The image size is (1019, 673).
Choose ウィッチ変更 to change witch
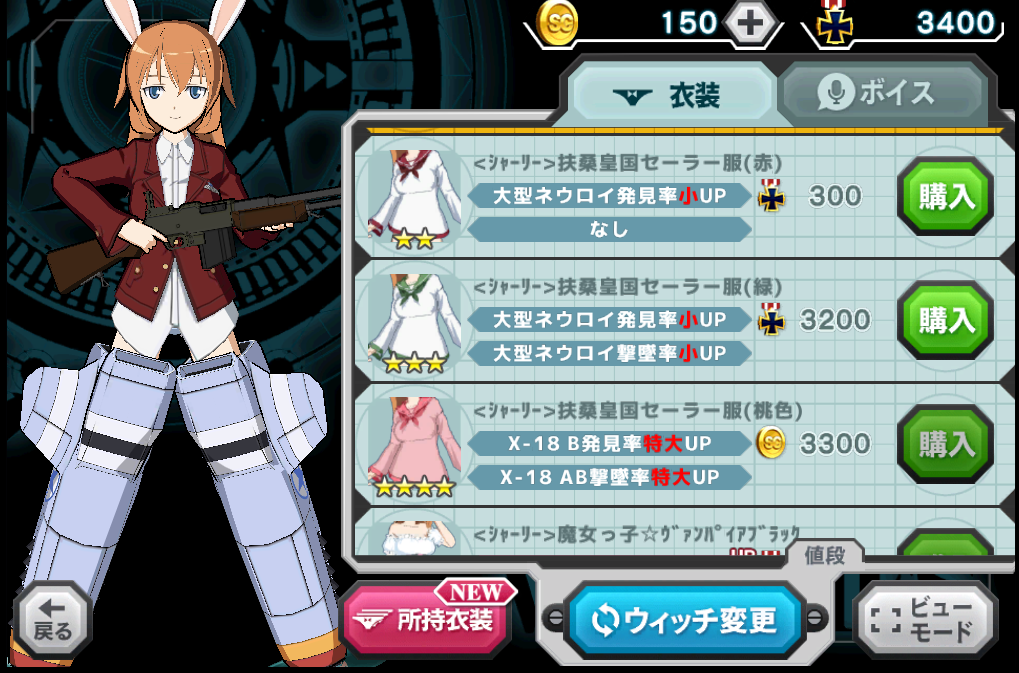tap(685, 620)
